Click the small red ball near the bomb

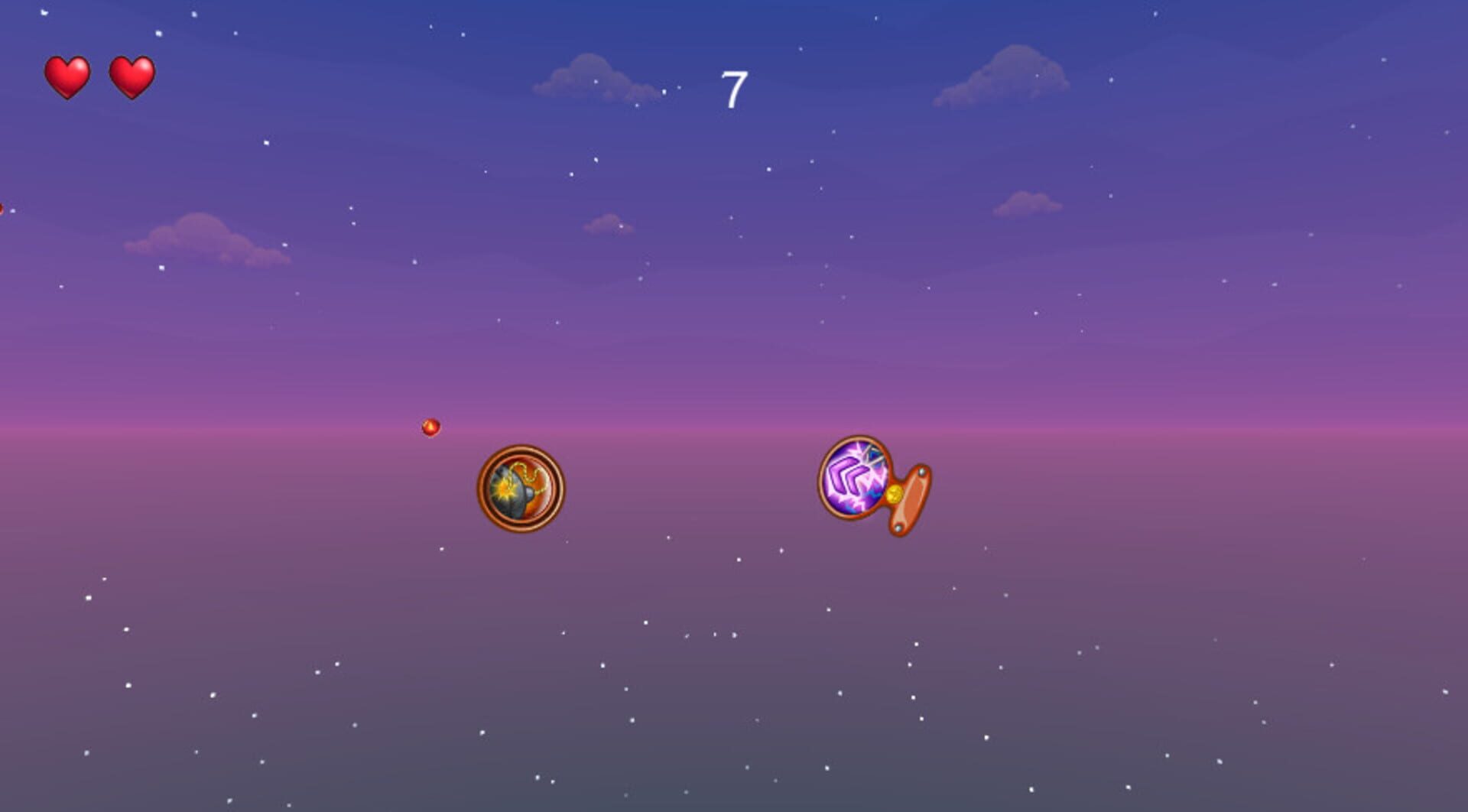pyautogui.click(x=430, y=427)
